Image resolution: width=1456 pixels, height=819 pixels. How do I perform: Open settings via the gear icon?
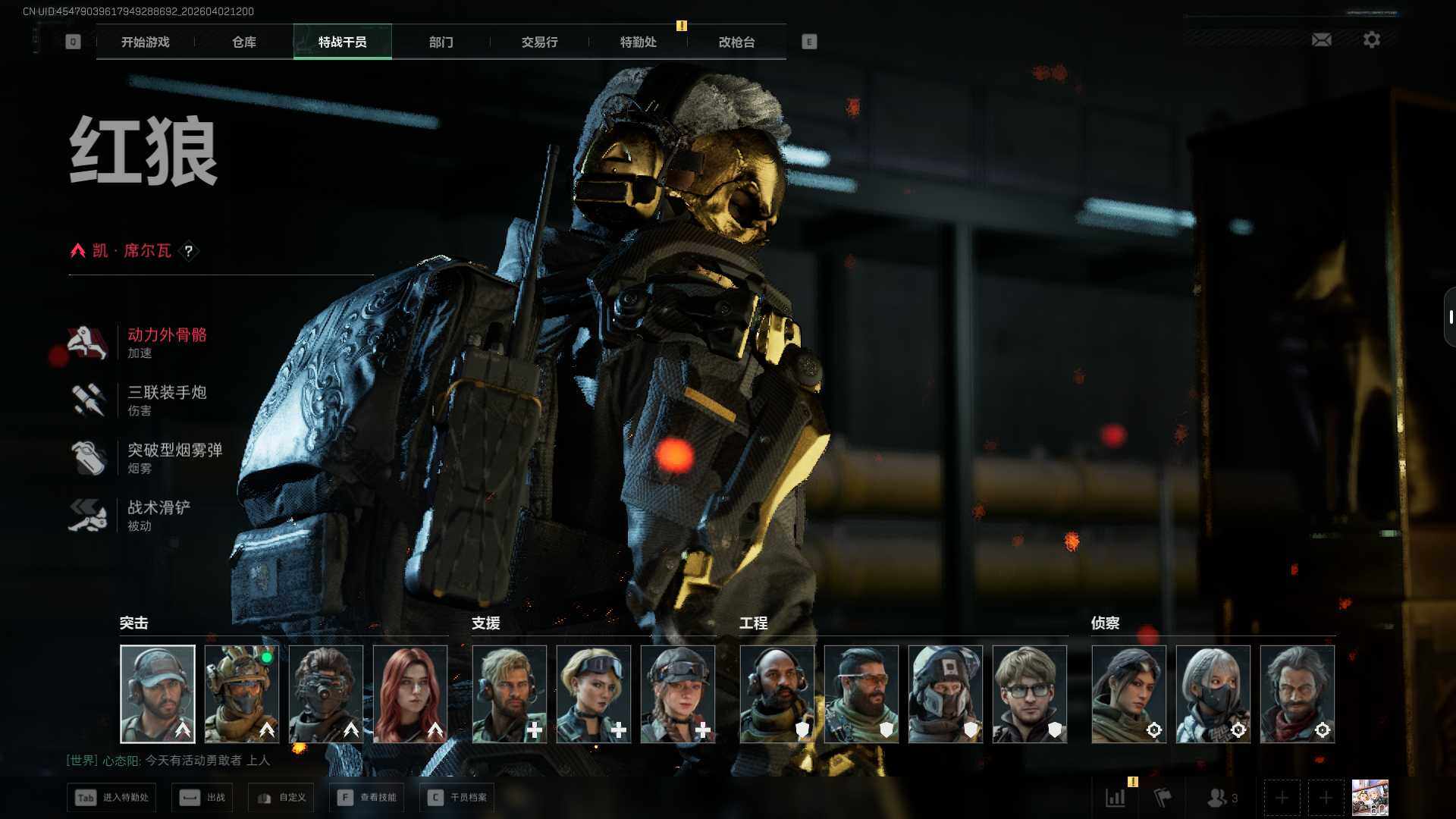[x=1371, y=39]
